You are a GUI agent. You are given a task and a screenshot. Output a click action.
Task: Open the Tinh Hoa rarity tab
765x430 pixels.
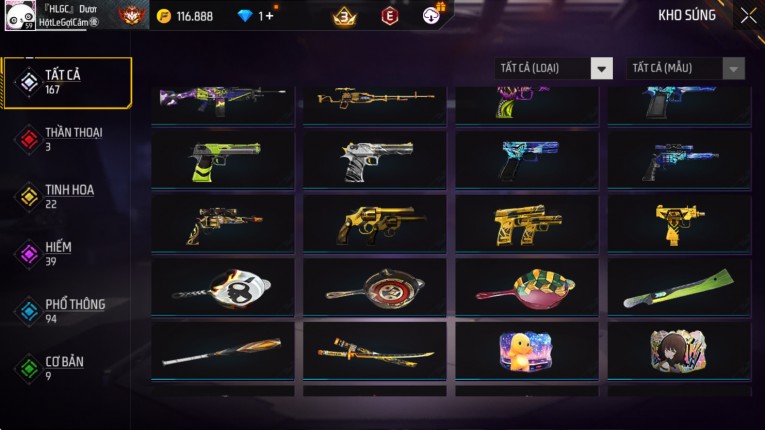tap(66, 196)
